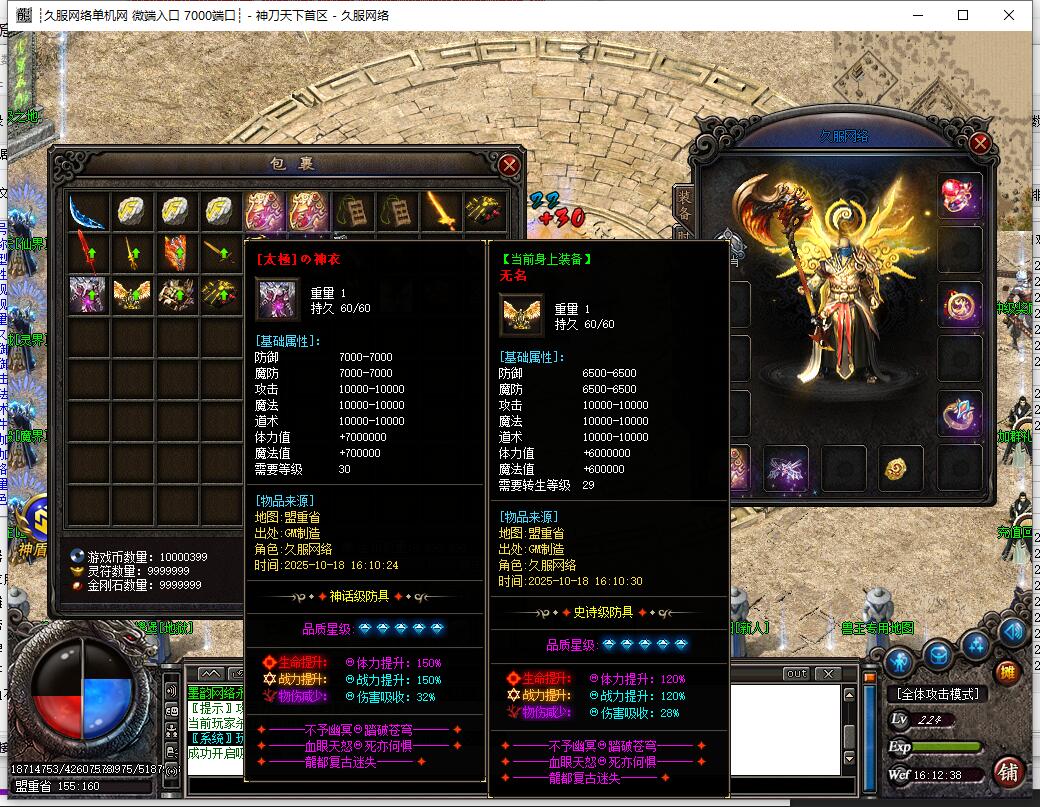
Task: Open the 铺 shop button
Action: coord(1008,772)
